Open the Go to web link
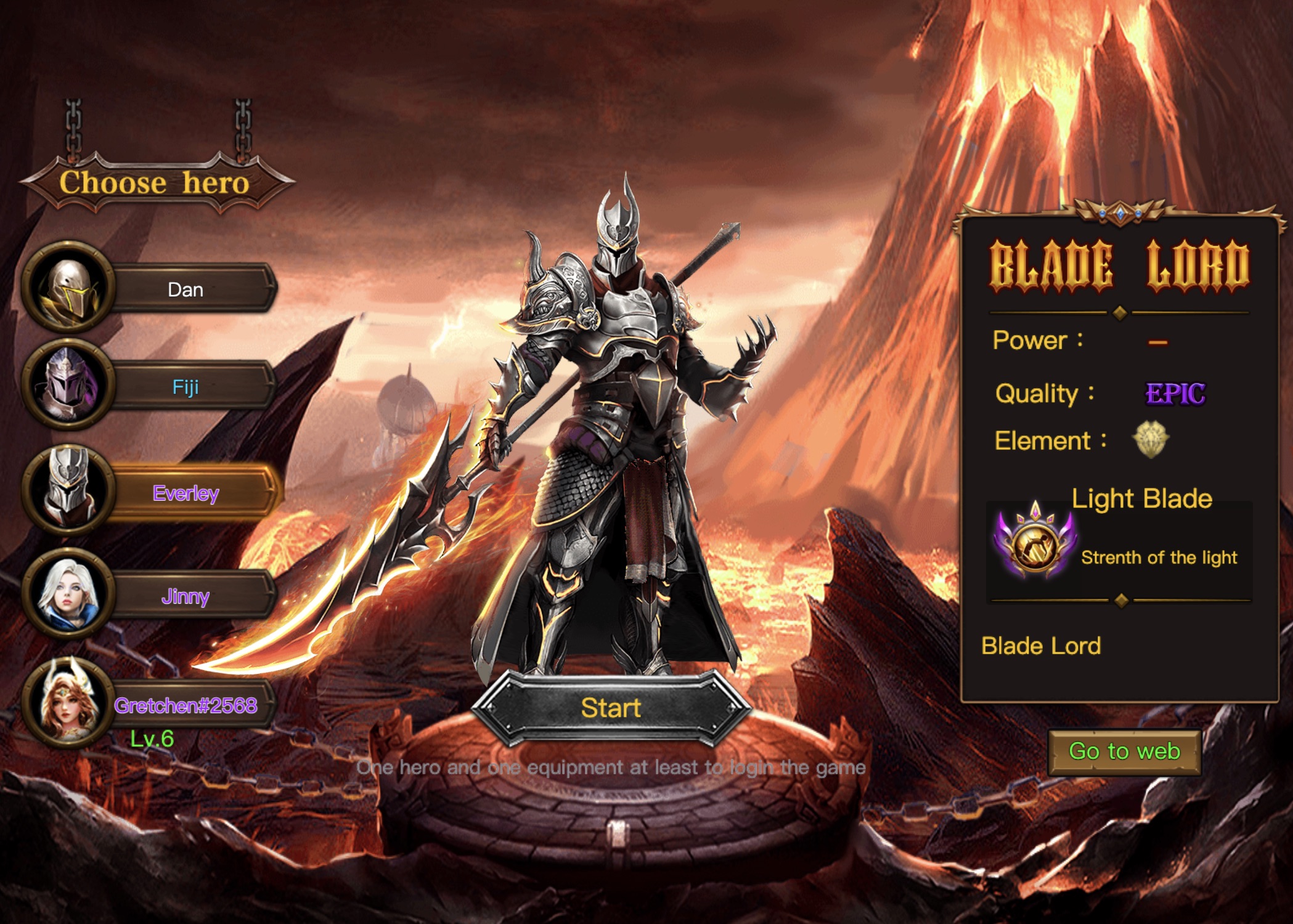 [x=1124, y=752]
